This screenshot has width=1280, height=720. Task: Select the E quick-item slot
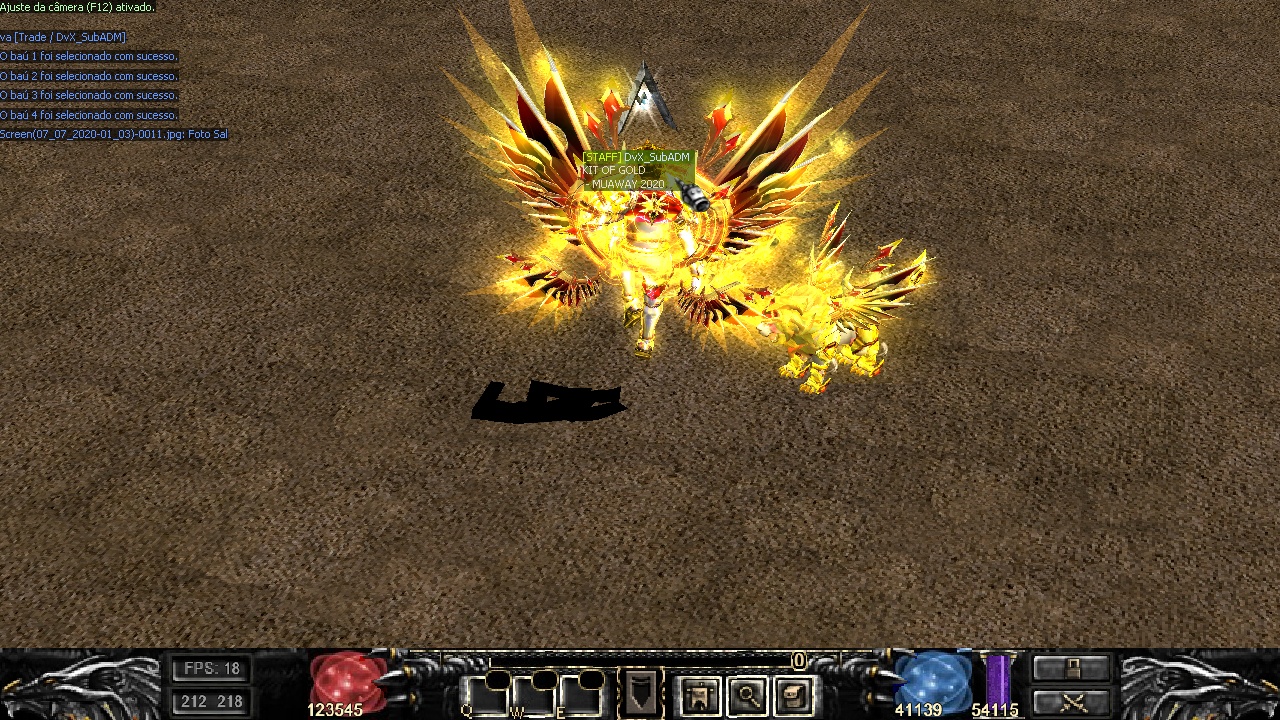click(x=580, y=696)
